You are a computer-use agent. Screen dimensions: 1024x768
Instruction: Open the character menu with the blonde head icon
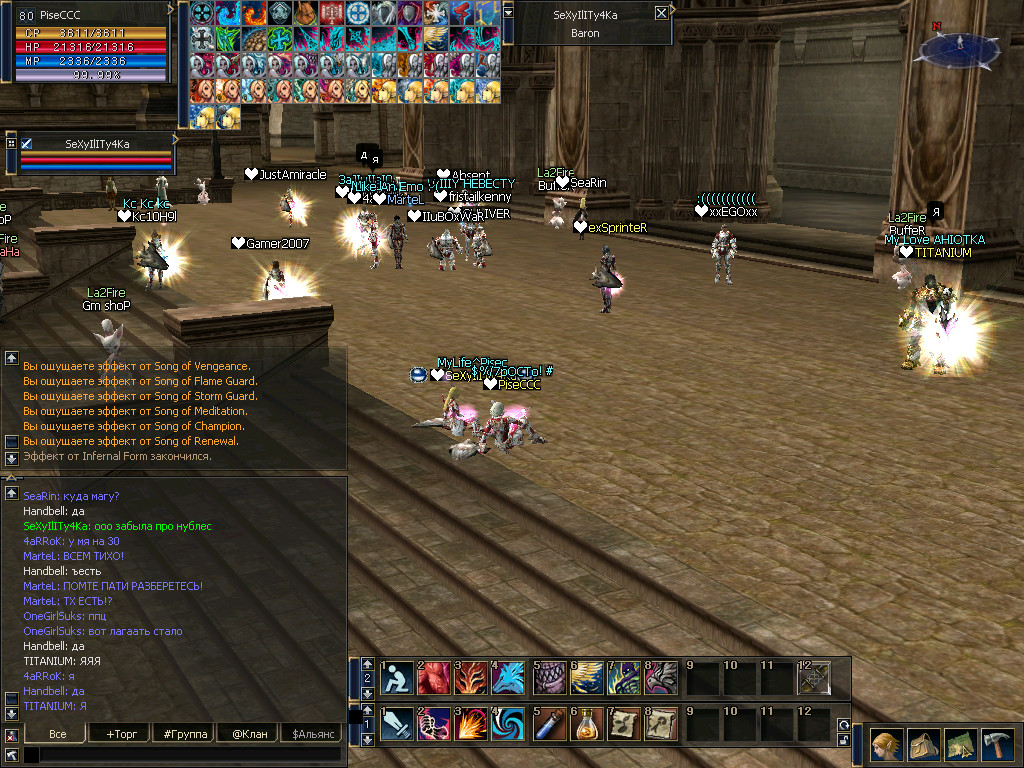(x=885, y=745)
